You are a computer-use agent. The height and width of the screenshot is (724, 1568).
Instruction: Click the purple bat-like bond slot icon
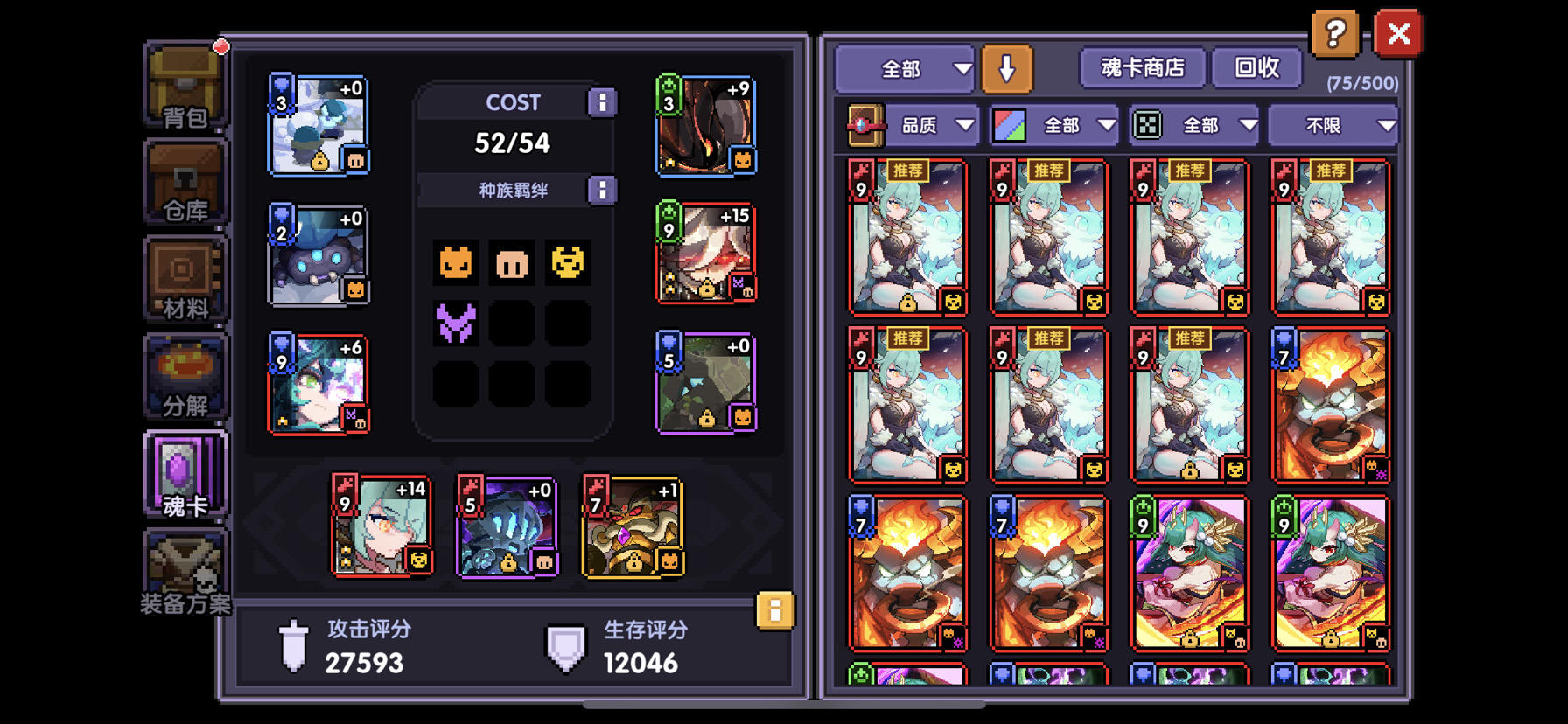click(x=456, y=324)
